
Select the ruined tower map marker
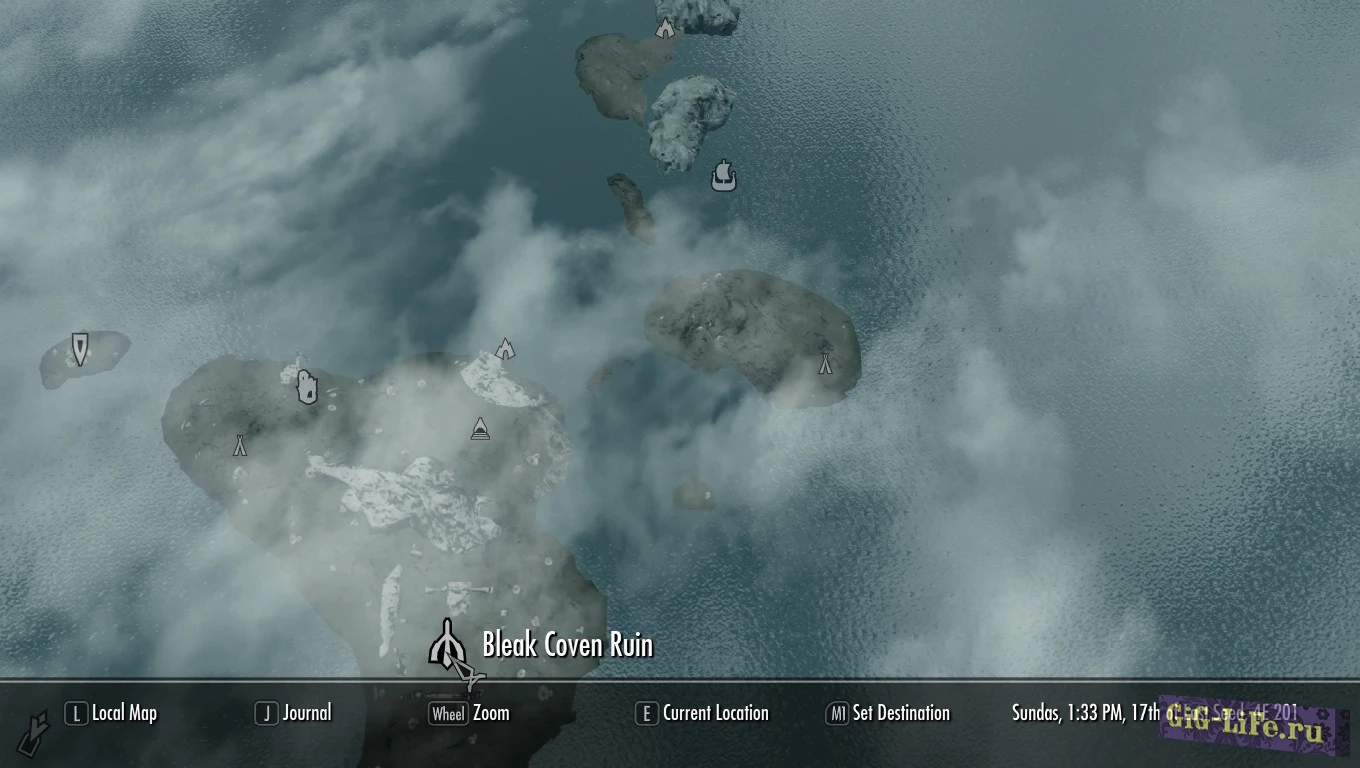[x=306, y=386]
